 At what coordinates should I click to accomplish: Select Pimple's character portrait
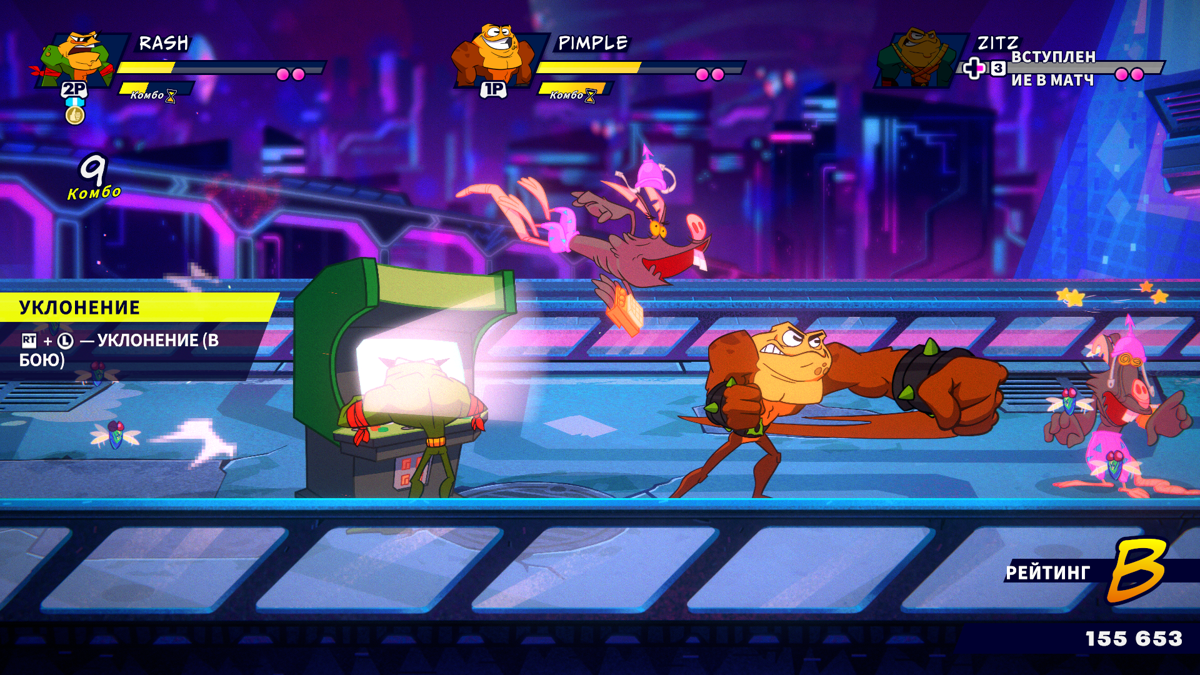pyautogui.click(x=490, y=57)
